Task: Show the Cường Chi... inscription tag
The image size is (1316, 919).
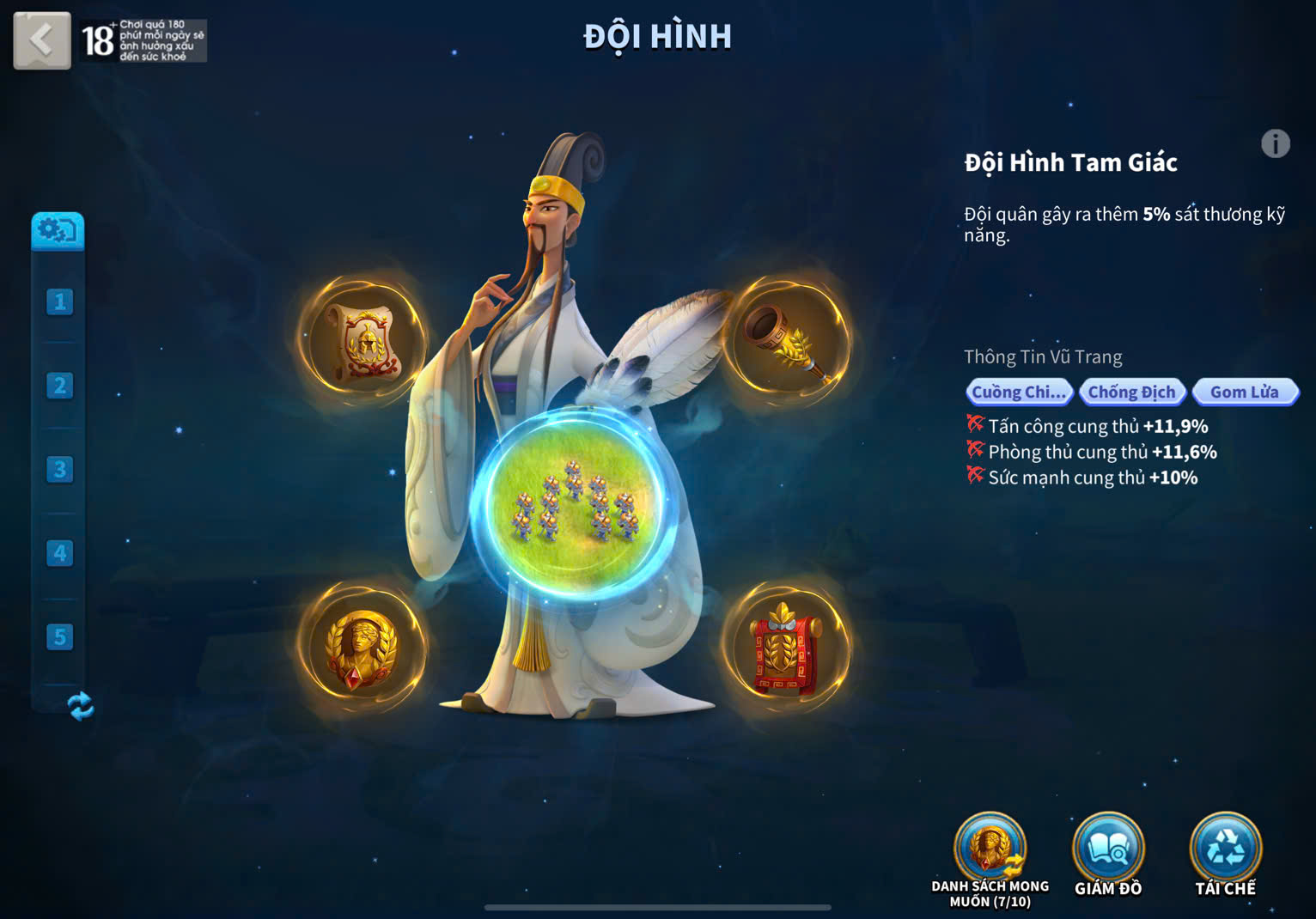Action: point(1019,393)
